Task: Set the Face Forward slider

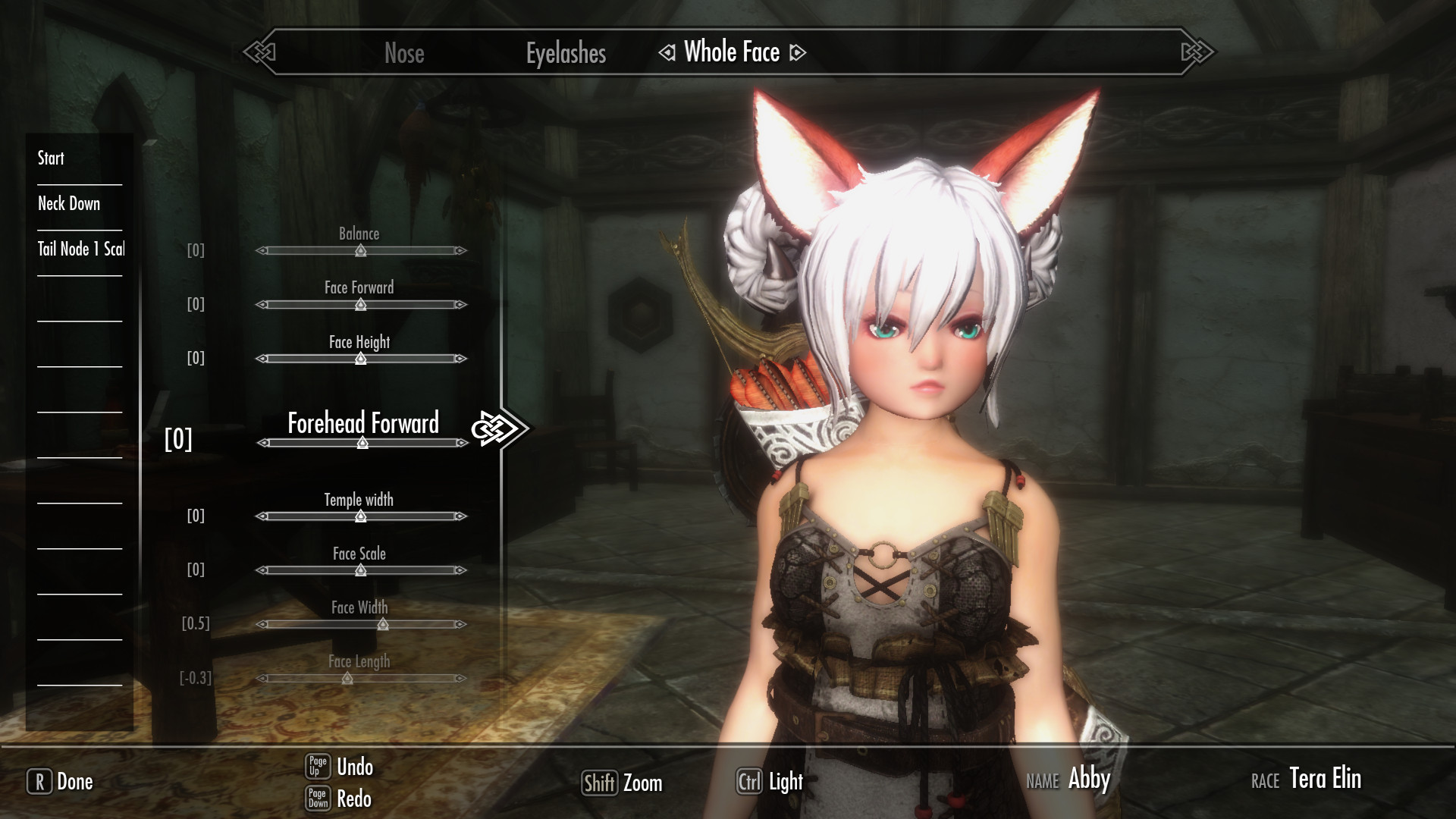Action: coord(361,305)
